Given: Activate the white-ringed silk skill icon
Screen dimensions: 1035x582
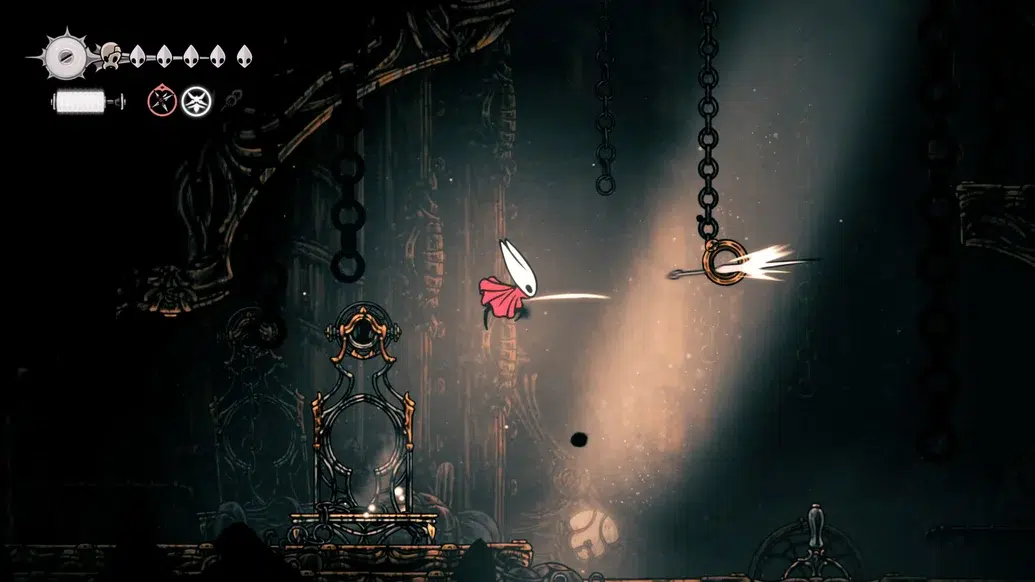Looking at the screenshot, I should 195,100.
